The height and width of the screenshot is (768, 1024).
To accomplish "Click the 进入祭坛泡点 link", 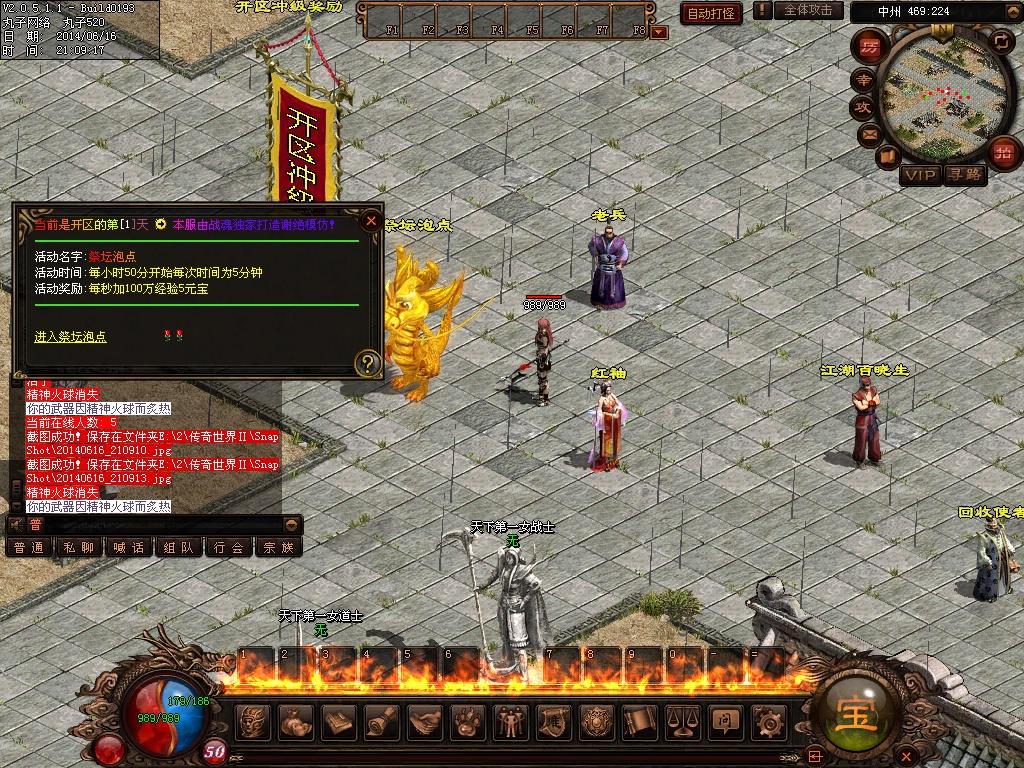I will 71,337.
